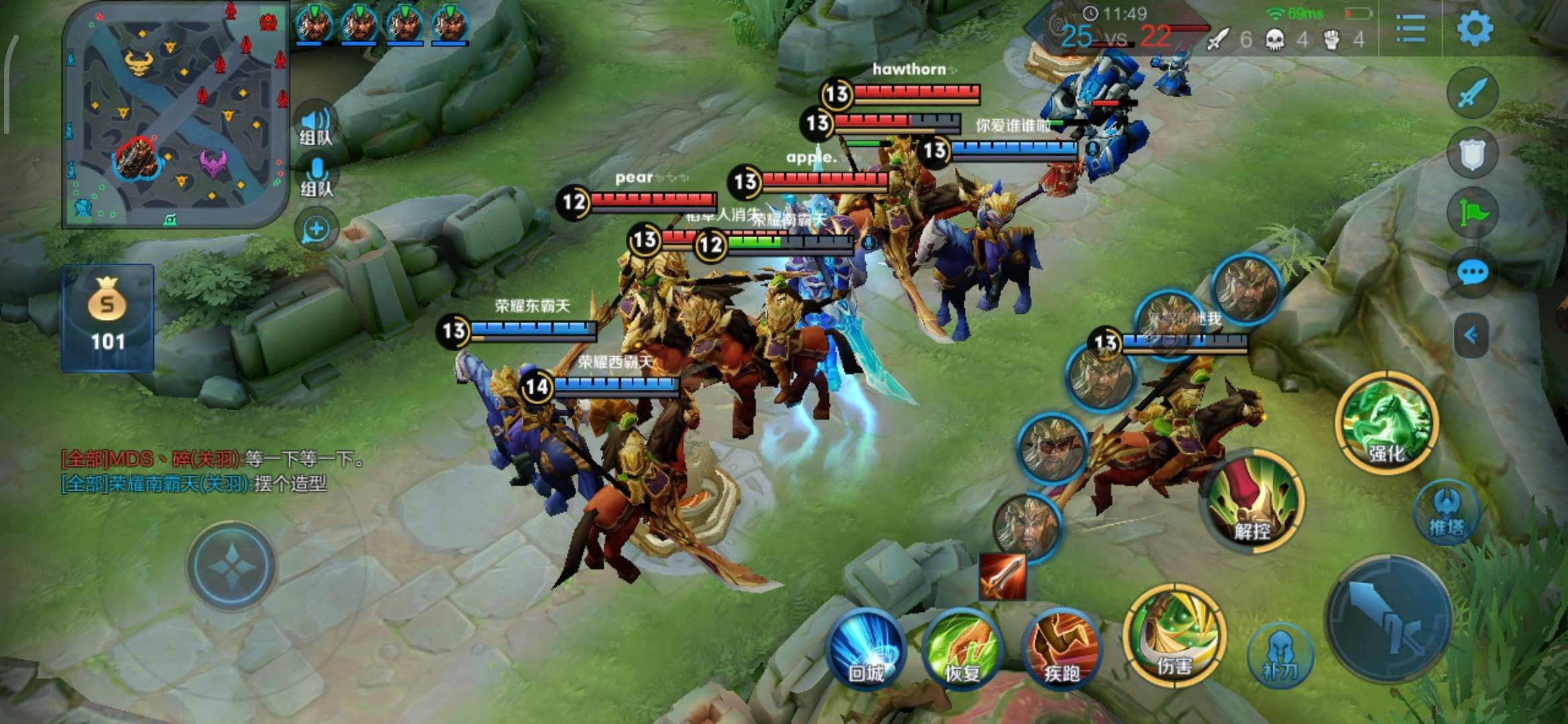1568x724 pixels.
Task: Send the shield defend signal
Action: click(x=1472, y=154)
